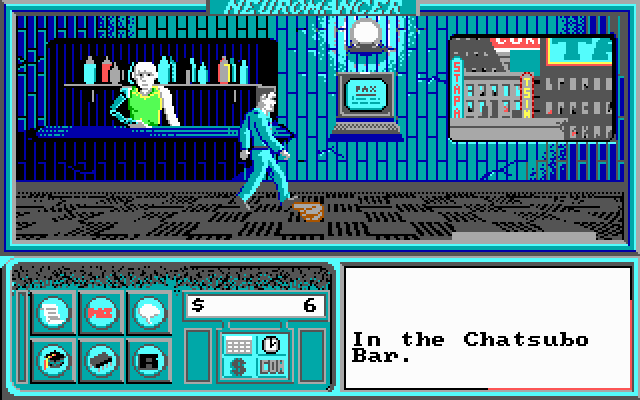Show the time with the clock button
The image size is (640, 400).
[270, 344]
